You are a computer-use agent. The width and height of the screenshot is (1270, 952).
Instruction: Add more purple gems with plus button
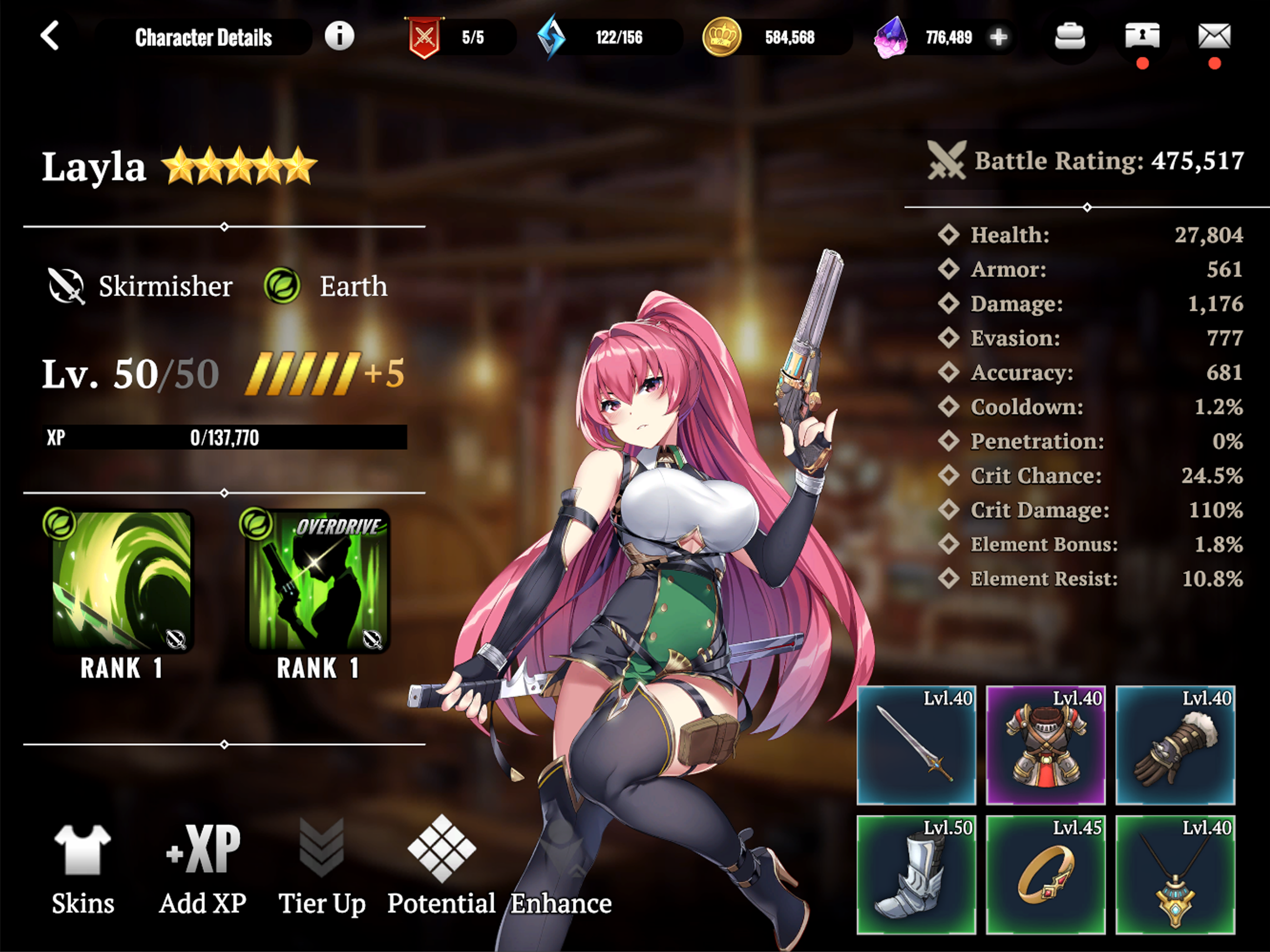pos(999,37)
